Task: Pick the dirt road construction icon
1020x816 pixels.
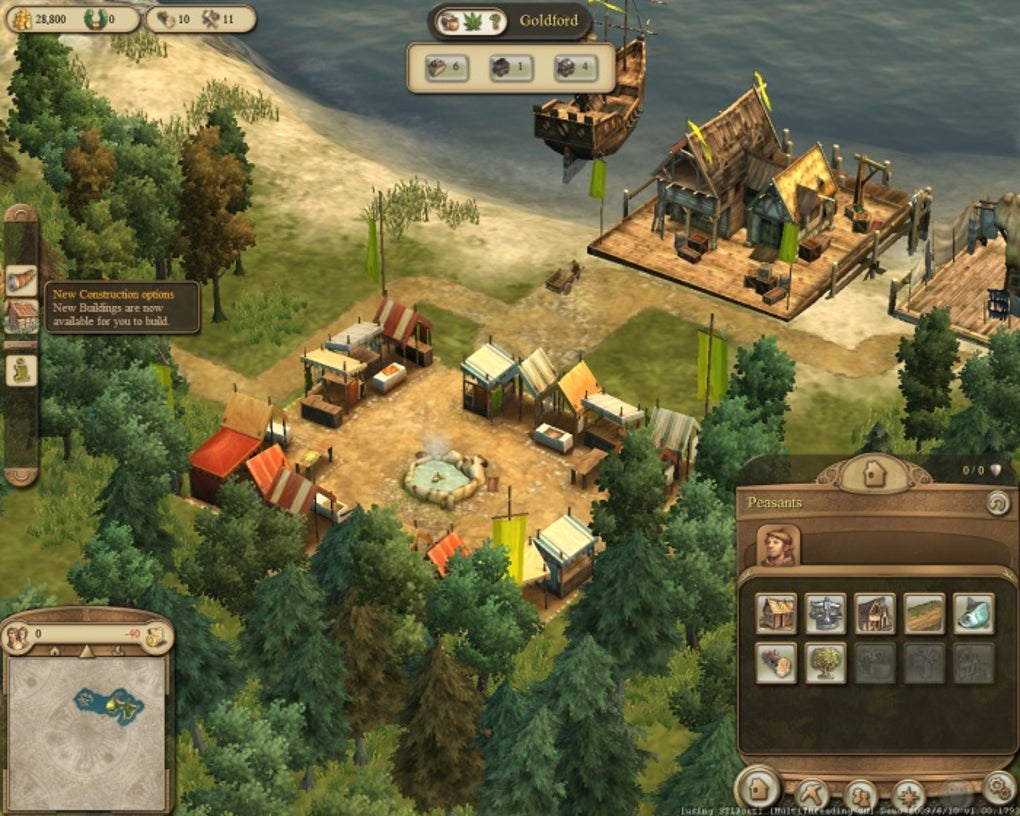Action: pyautogui.click(x=924, y=613)
